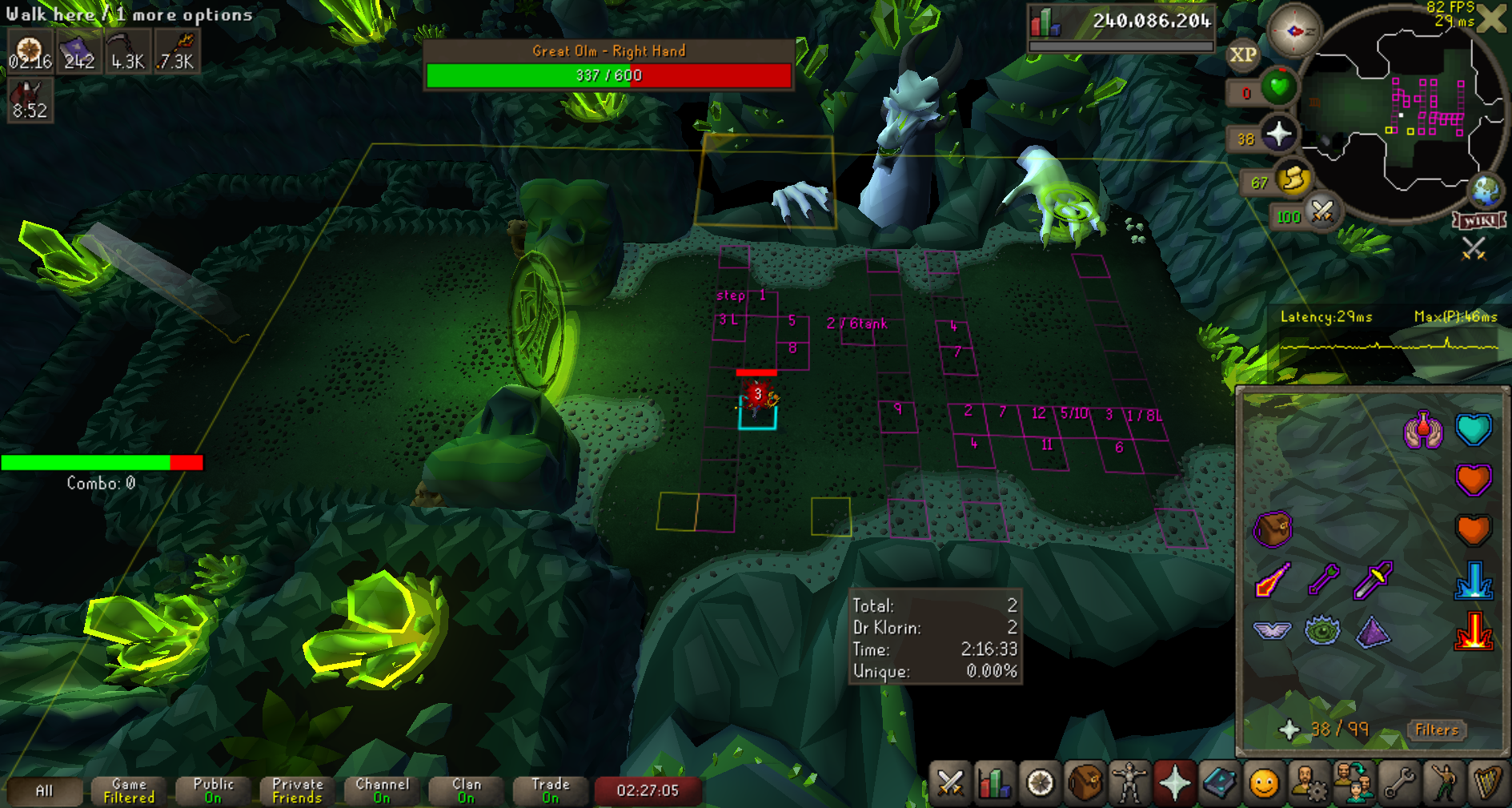Click the Wiki lookup banner
The width and height of the screenshot is (1512, 808).
pyautogui.click(x=1479, y=221)
